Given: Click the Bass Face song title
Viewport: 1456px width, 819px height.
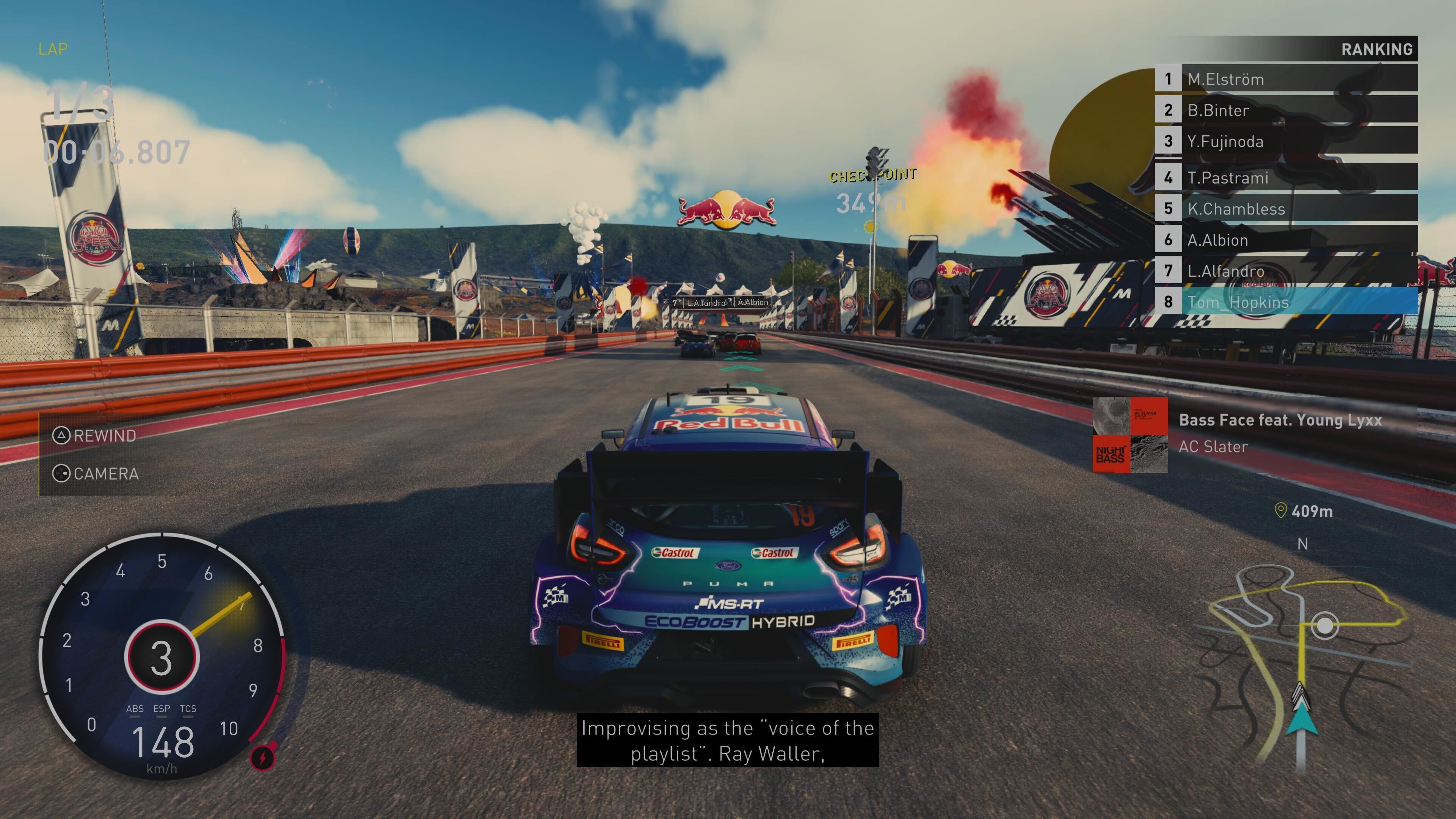Looking at the screenshot, I should (x=1280, y=420).
